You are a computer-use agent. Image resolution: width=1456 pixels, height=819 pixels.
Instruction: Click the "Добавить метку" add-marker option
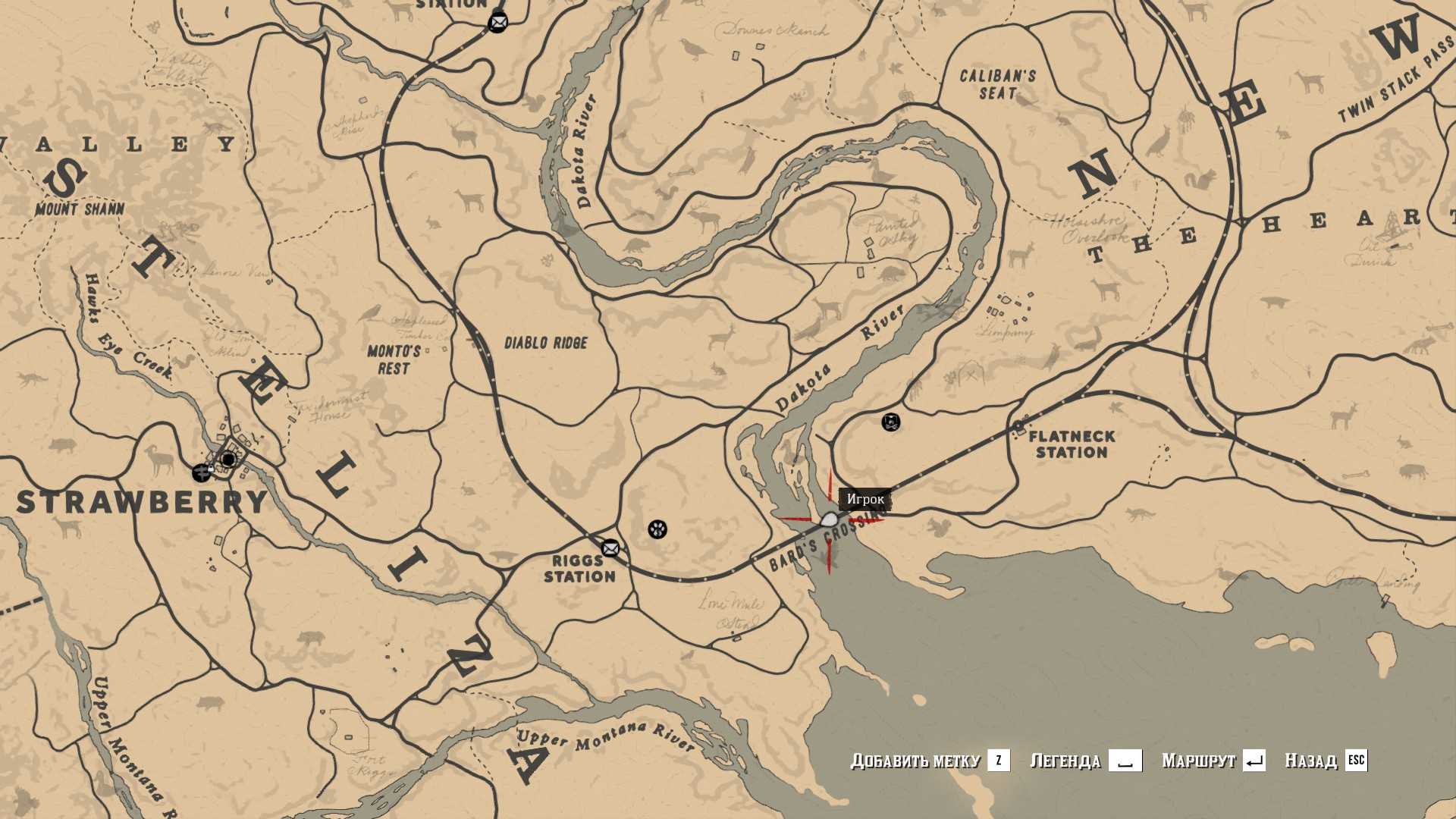pos(930,760)
